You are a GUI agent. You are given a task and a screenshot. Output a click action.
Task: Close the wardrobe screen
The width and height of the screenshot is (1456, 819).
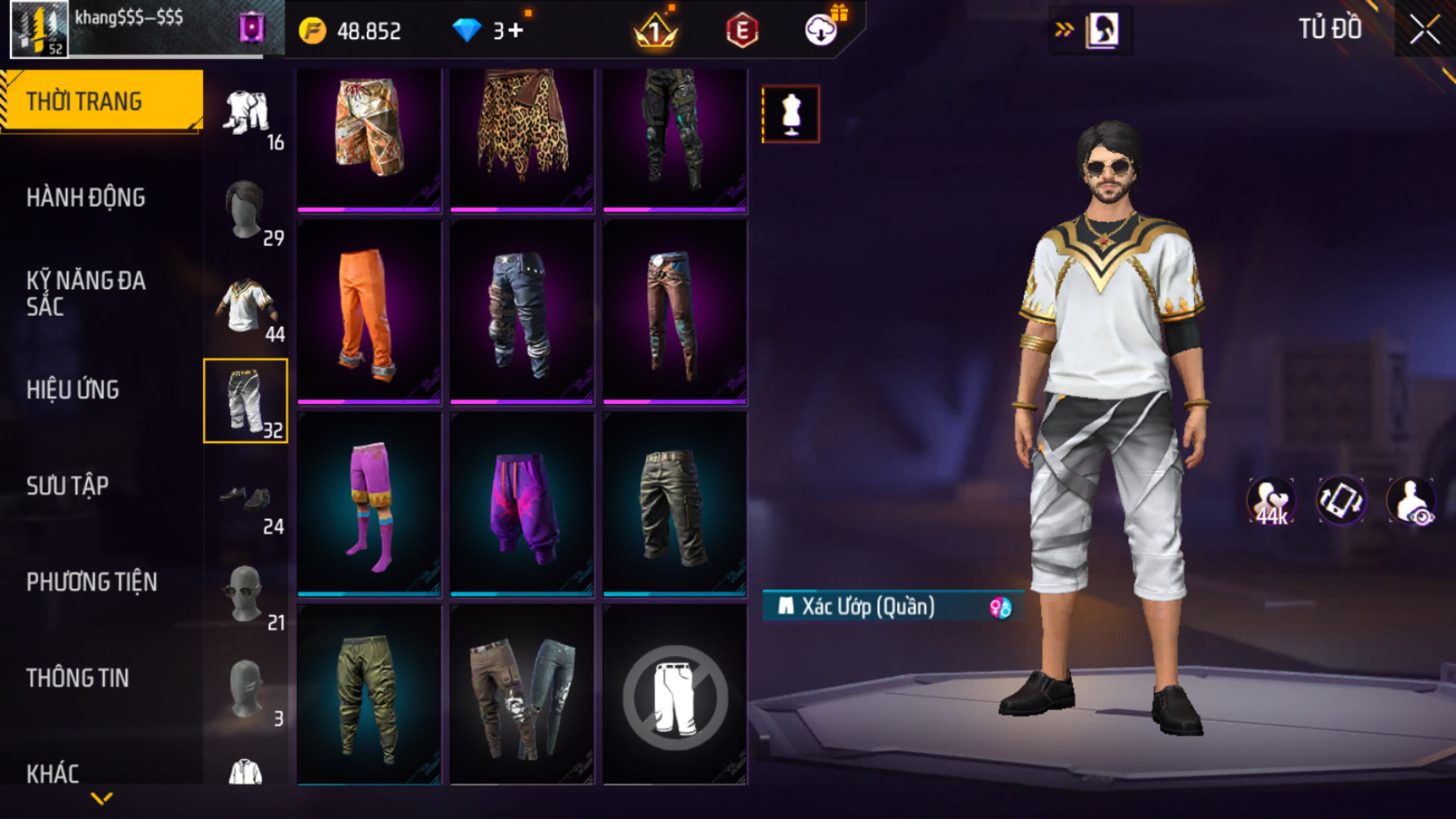pyautogui.click(x=1424, y=31)
